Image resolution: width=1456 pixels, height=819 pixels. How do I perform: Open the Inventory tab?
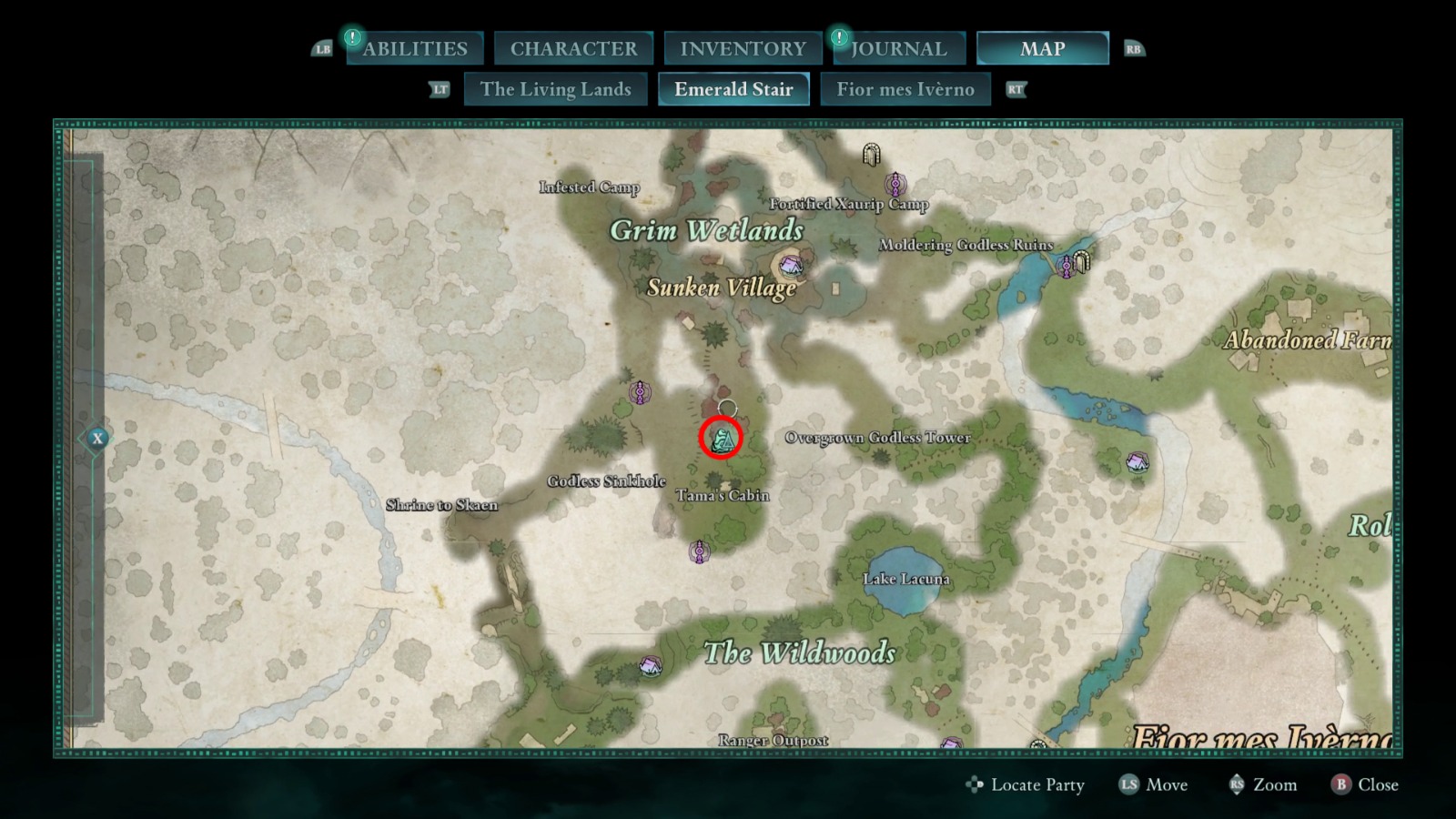pos(743,48)
